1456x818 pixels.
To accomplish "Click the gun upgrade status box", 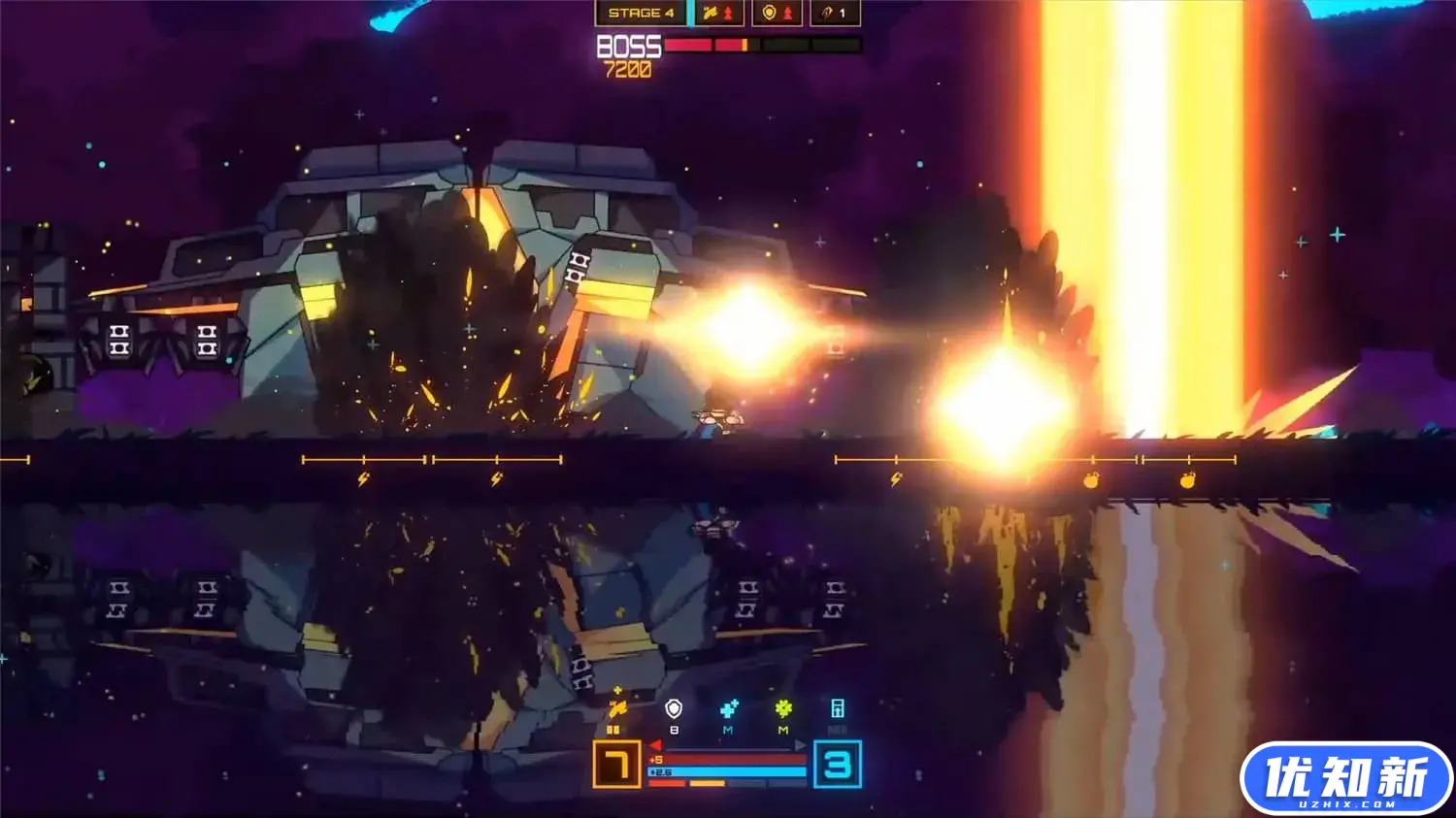I will coord(719,13).
